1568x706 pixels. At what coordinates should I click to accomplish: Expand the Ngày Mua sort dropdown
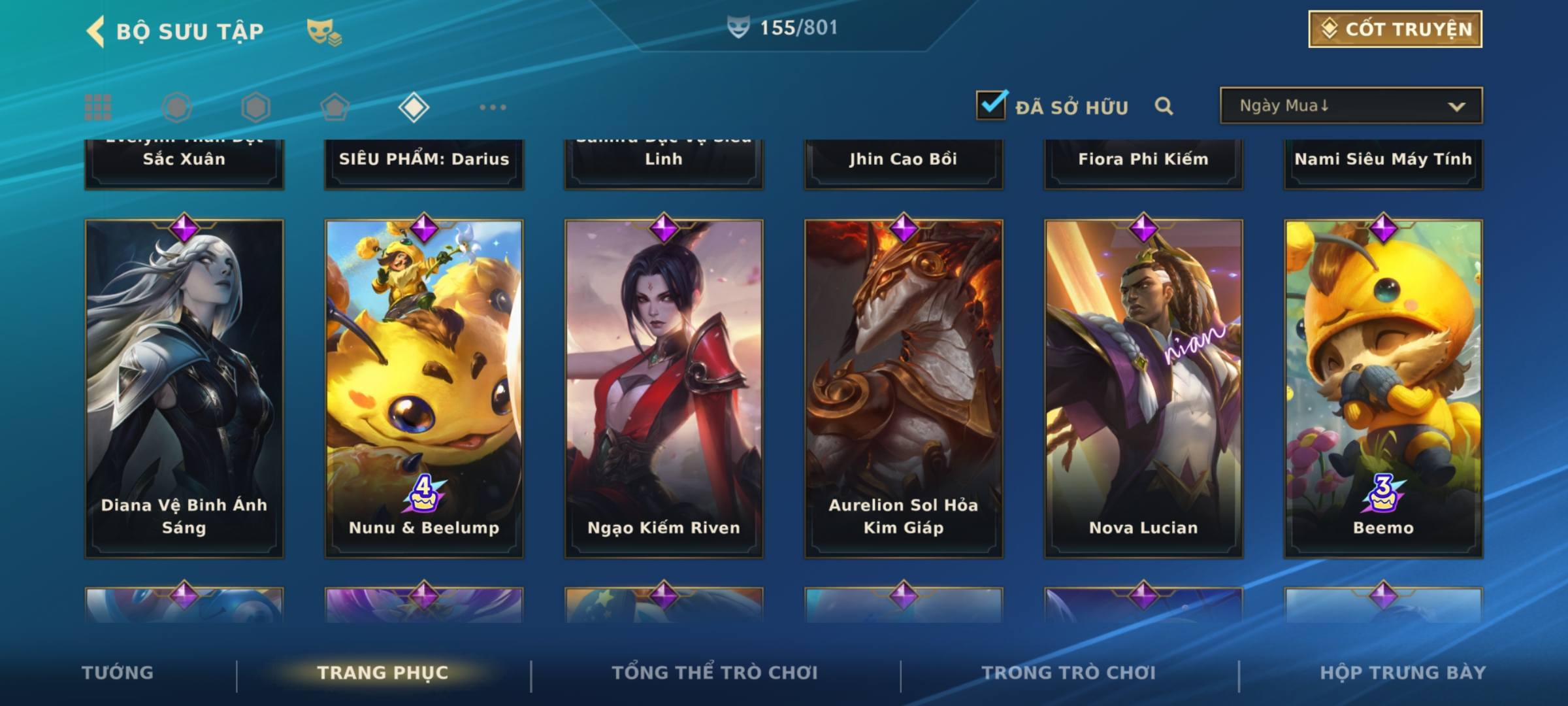pos(1350,106)
